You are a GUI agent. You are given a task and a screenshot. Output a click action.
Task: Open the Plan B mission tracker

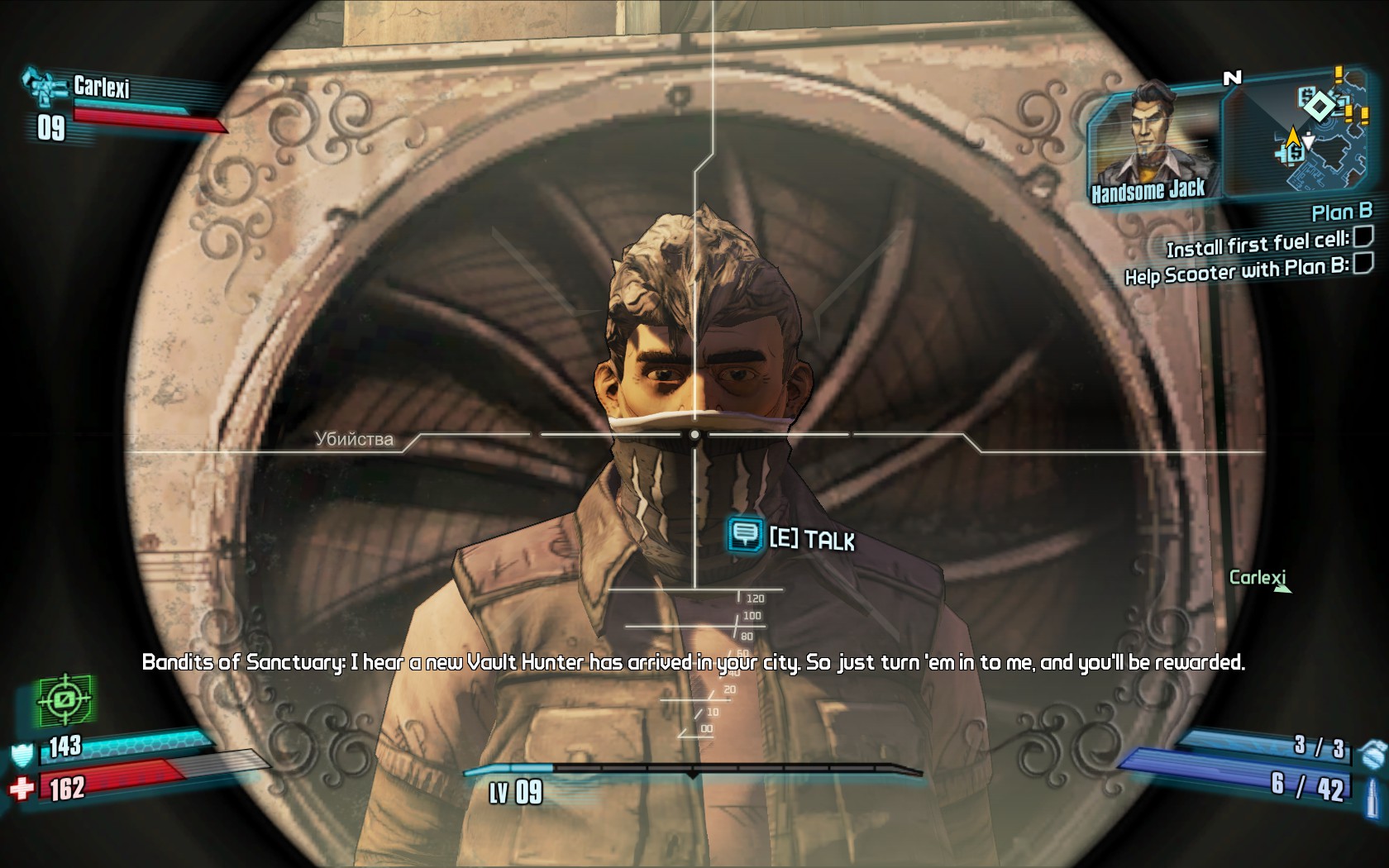1341,212
